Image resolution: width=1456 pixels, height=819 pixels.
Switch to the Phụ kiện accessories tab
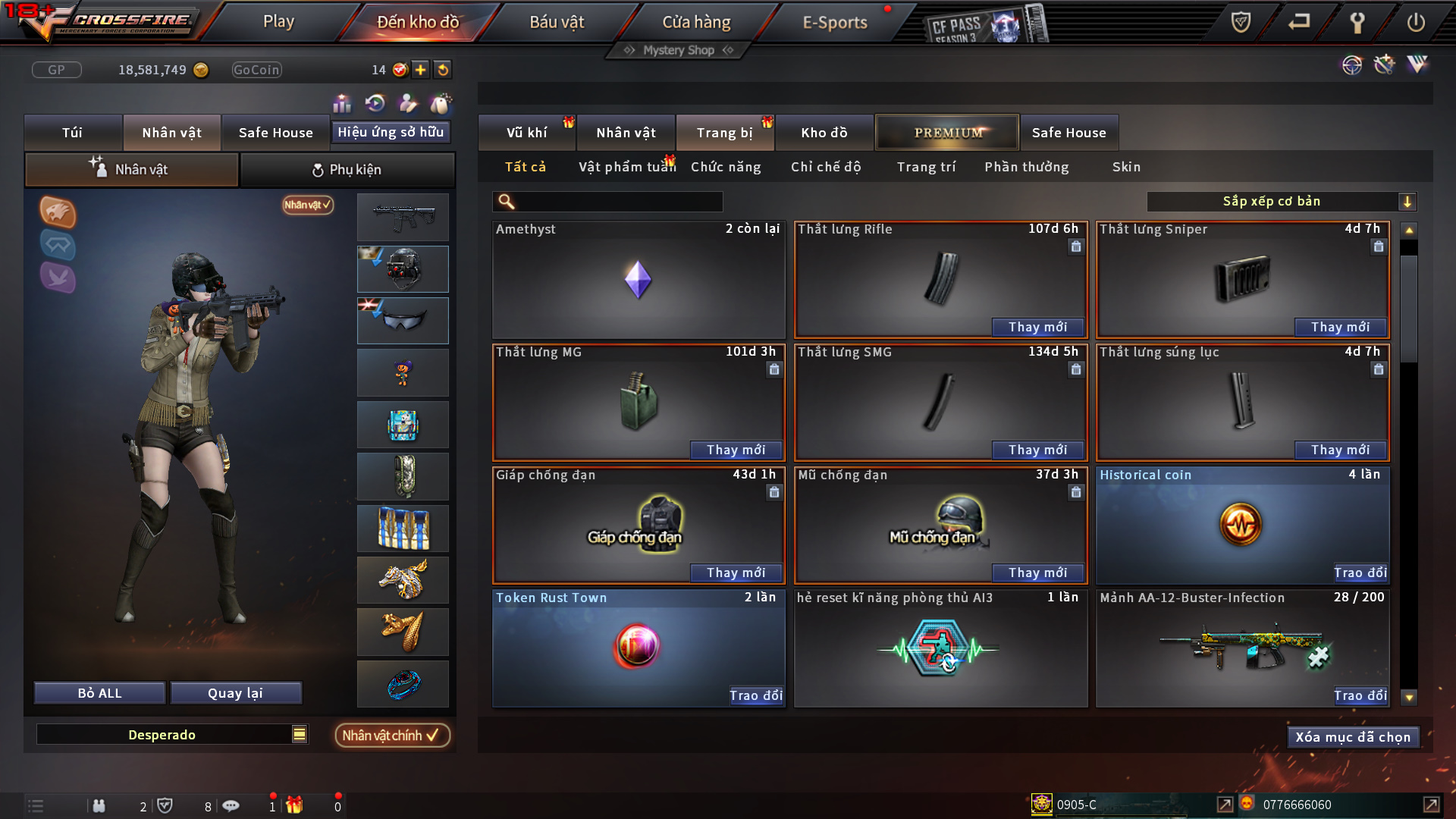tap(347, 170)
